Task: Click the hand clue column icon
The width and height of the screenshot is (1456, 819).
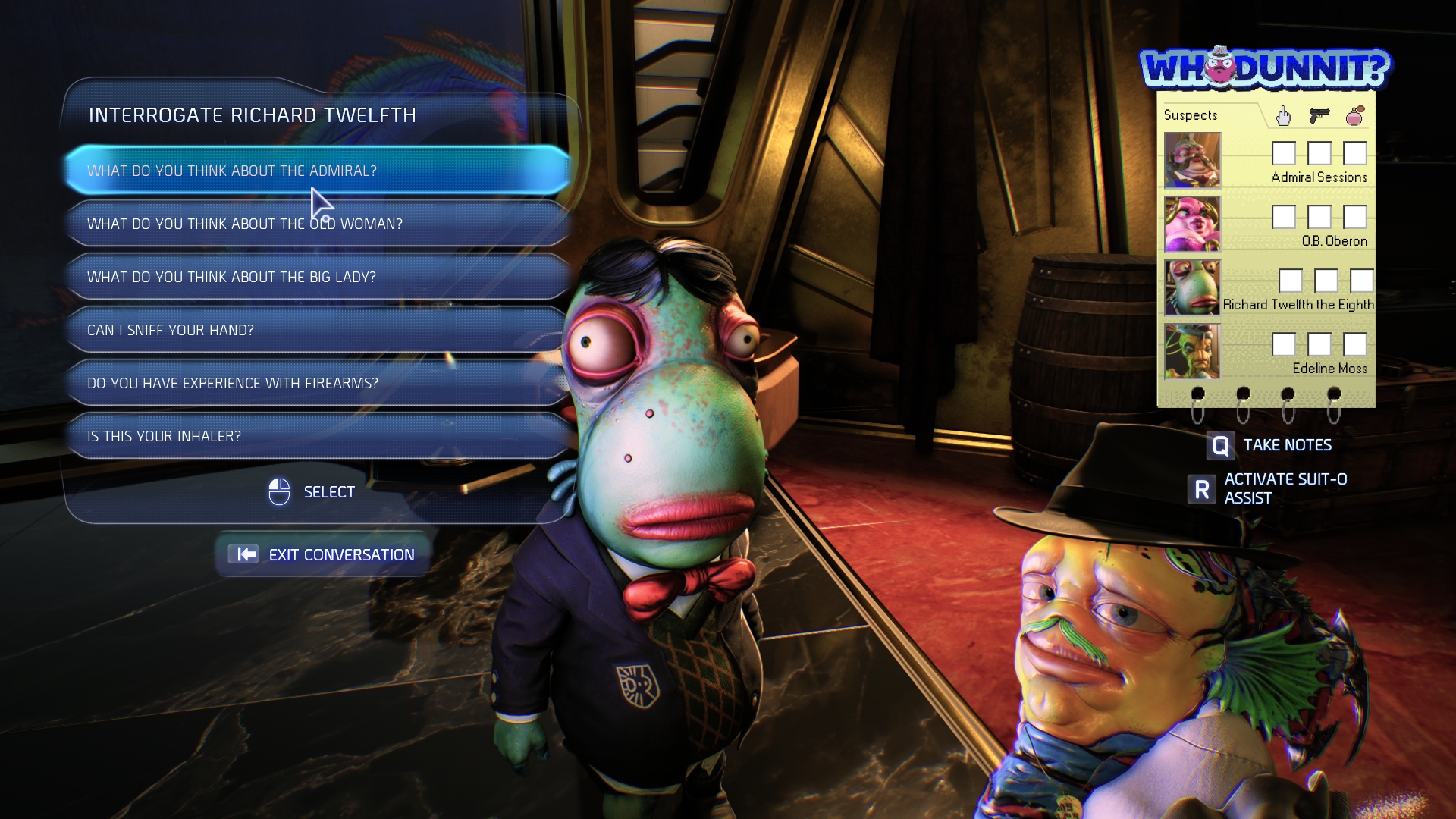Action: (x=1283, y=115)
